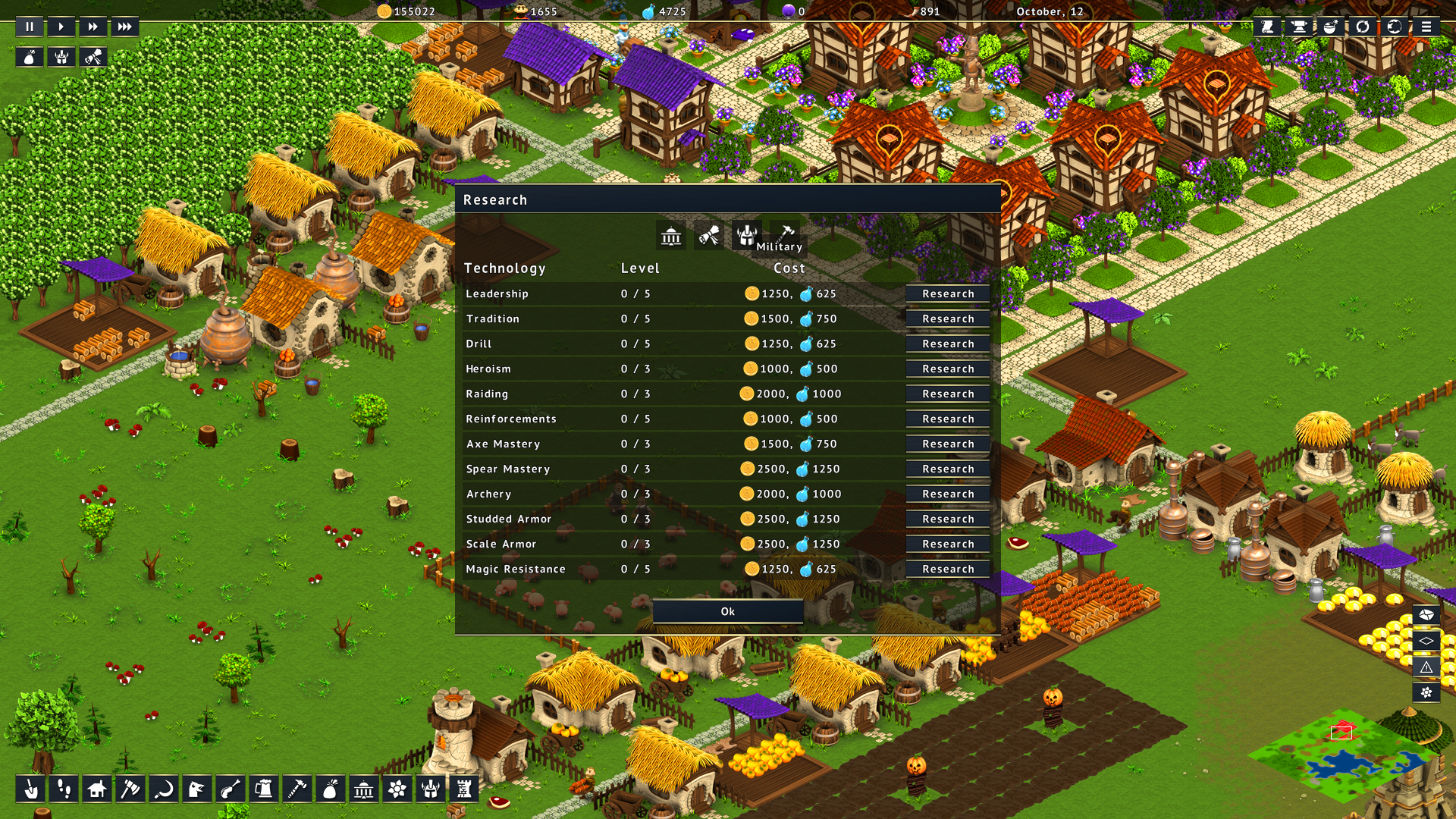Confirm the Research dialog with Ok
This screenshot has width=1456, height=819.
click(727, 611)
